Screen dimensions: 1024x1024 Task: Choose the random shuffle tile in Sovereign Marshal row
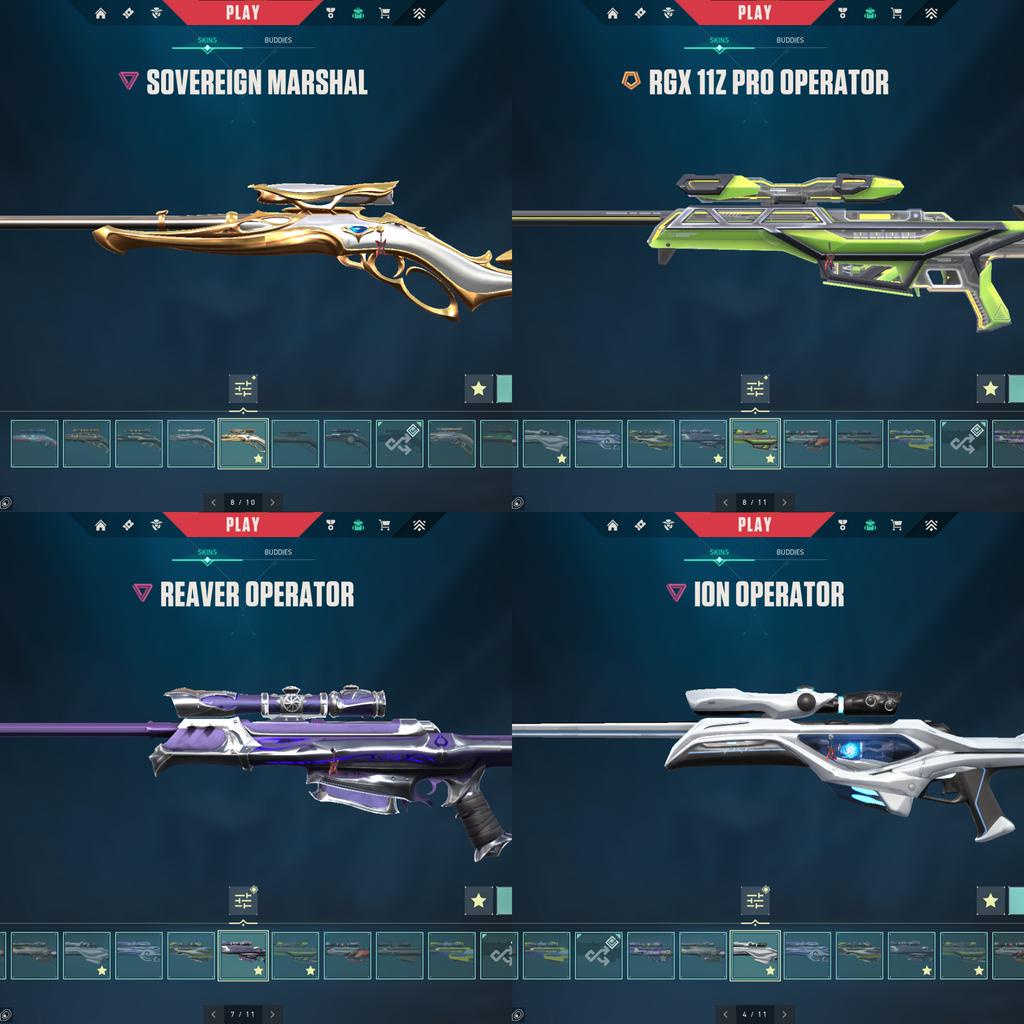[x=399, y=443]
